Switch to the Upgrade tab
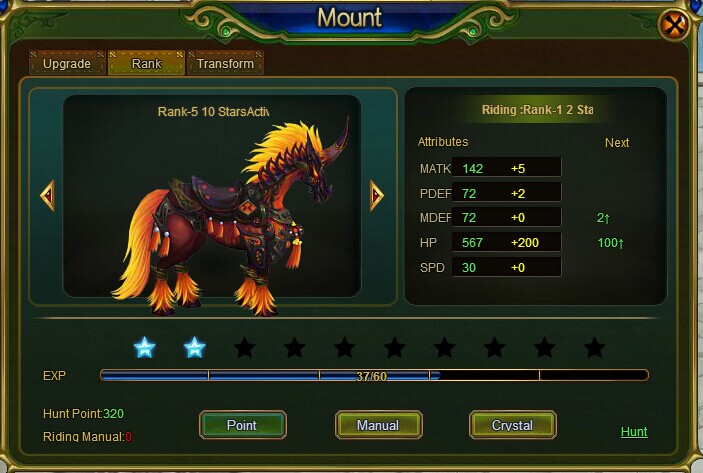 tap(67, 64)
